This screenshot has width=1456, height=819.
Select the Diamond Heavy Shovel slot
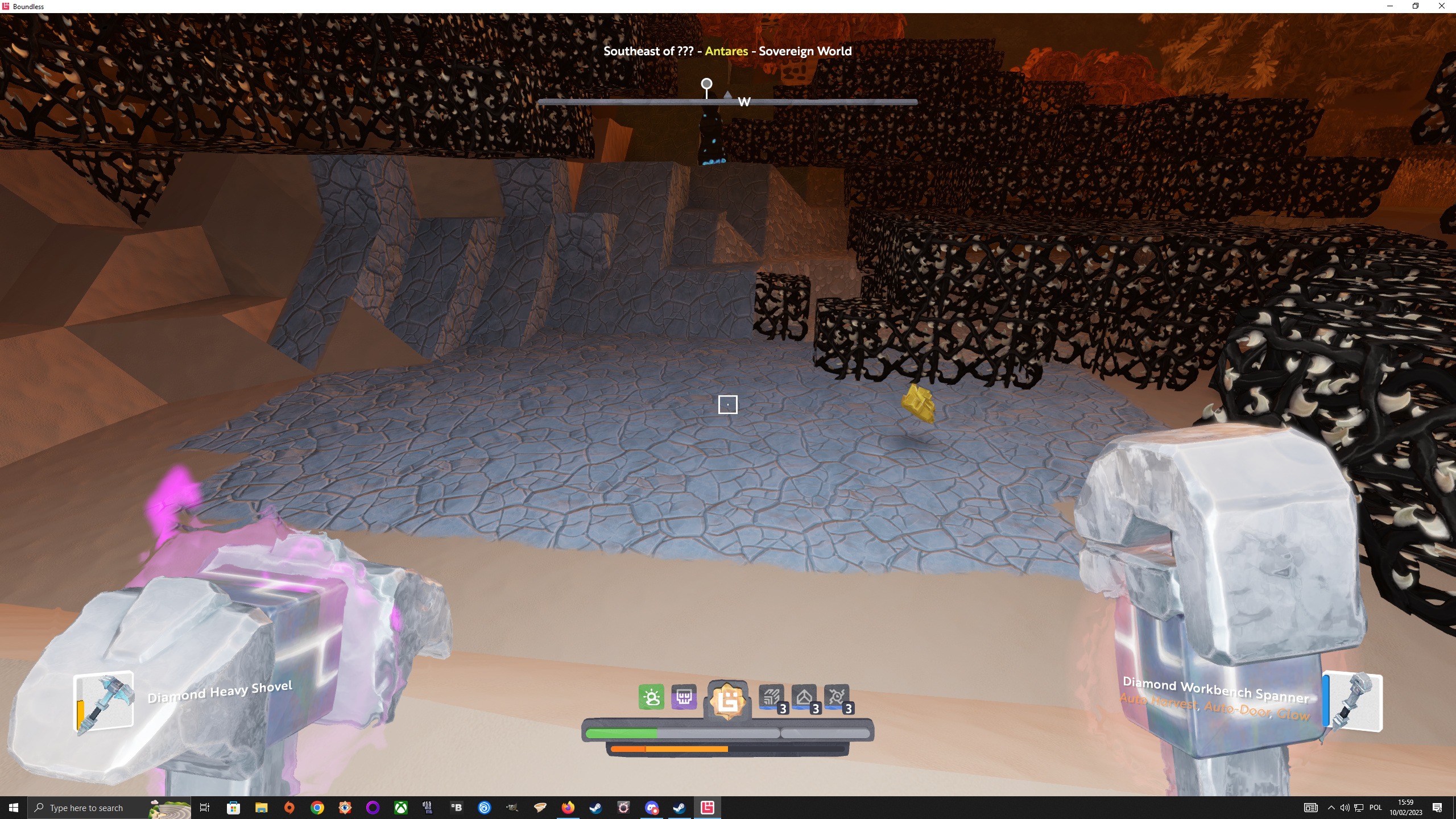104,702
